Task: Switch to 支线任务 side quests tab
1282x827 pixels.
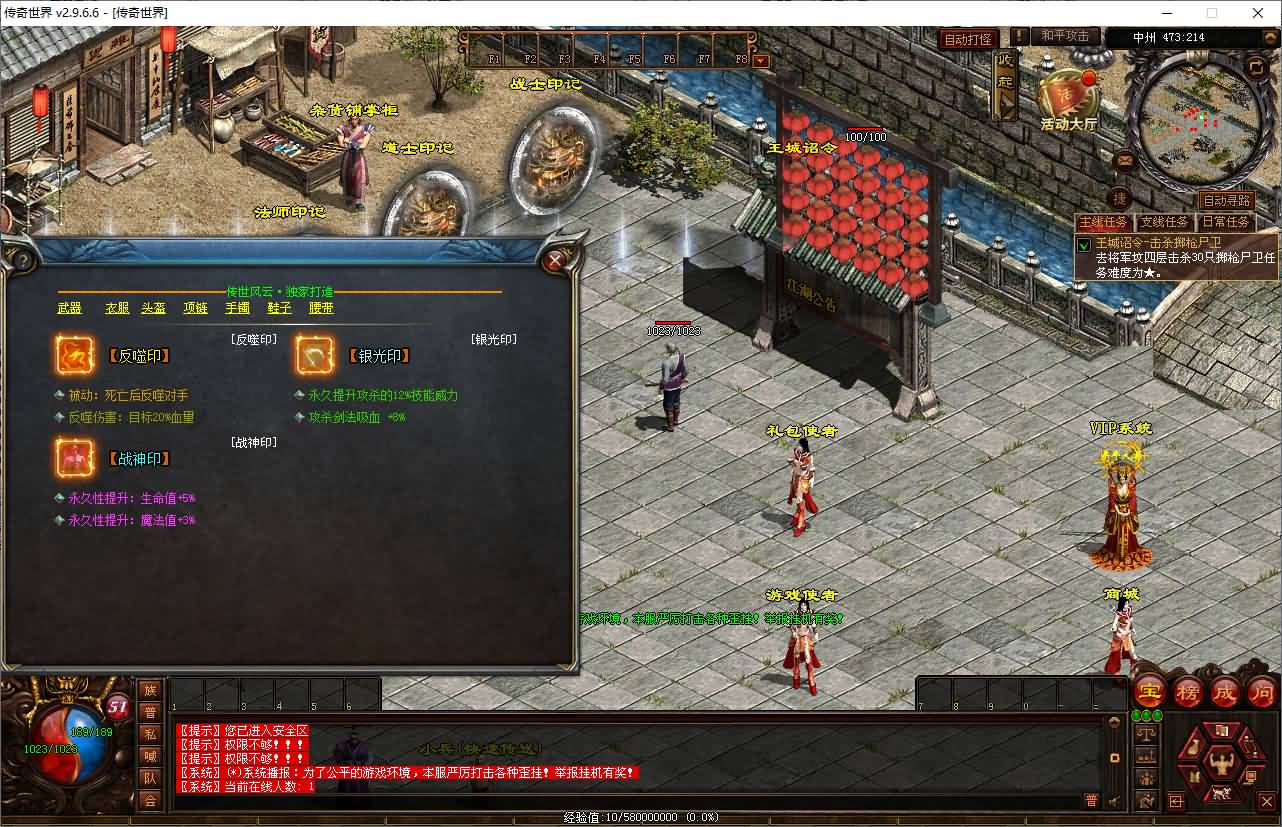Action: [x=1166, y=222]
